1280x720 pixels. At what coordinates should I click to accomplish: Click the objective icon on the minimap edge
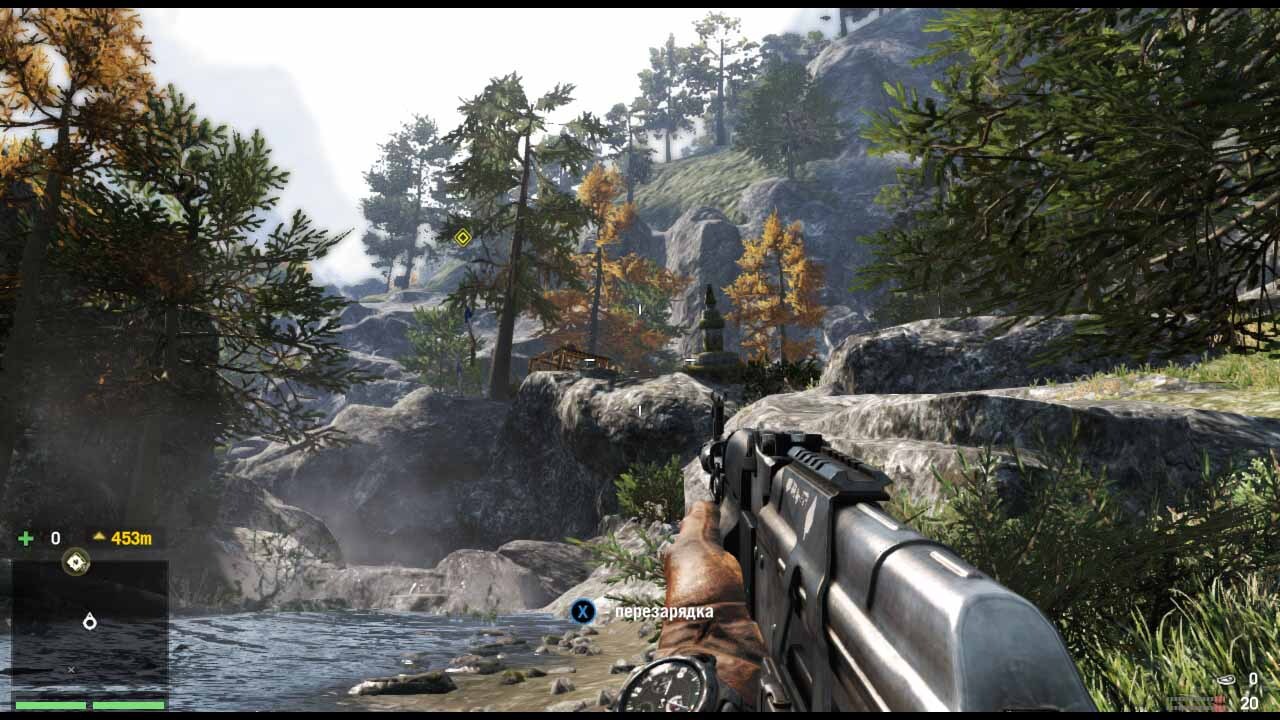pyautogui.click(x=76, y=562)
